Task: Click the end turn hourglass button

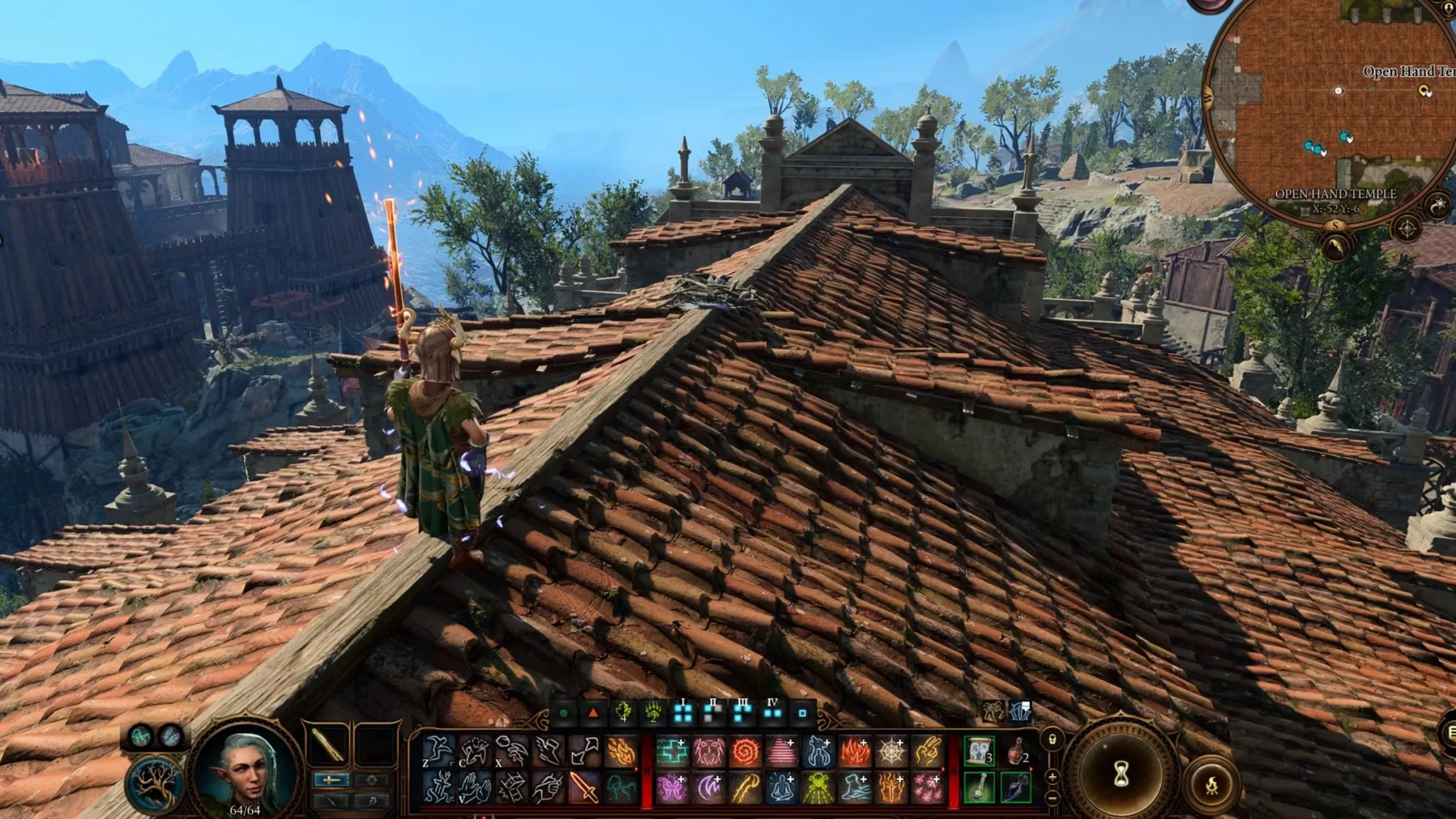Action: (1121, 774)
